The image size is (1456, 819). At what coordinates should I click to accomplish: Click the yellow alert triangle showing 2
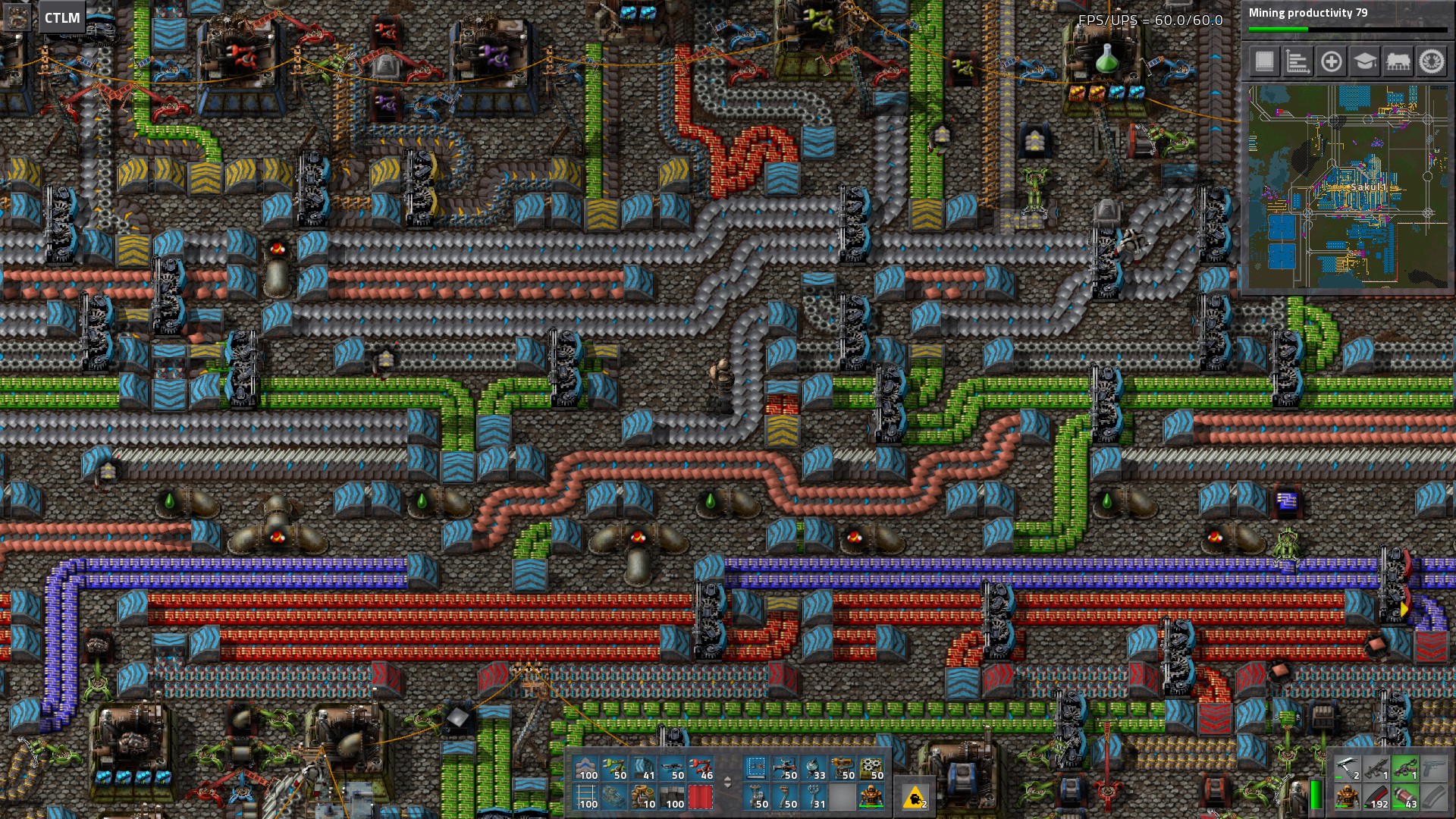(916, 799)
